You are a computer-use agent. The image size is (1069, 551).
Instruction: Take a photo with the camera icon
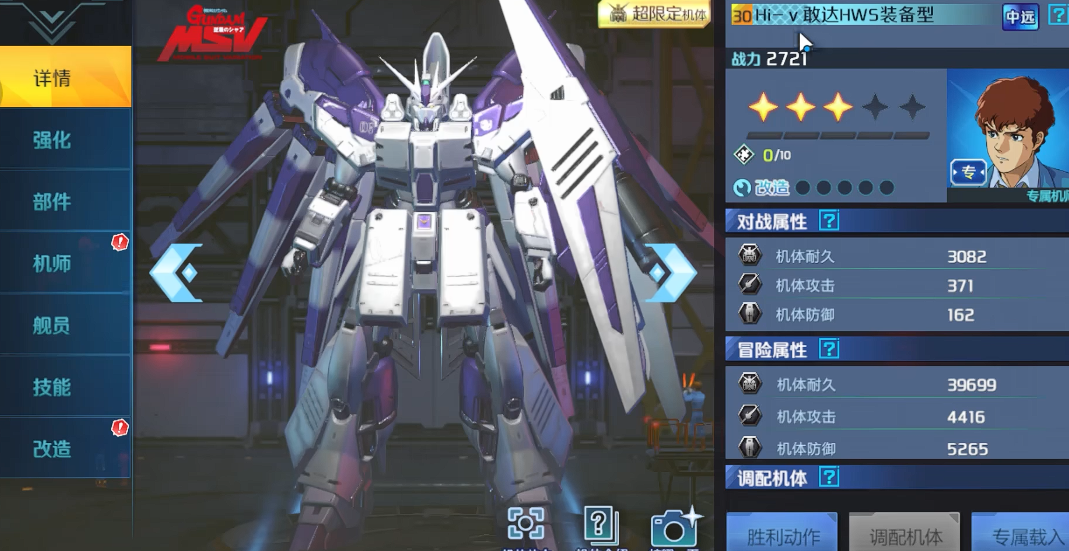(676, 527)
